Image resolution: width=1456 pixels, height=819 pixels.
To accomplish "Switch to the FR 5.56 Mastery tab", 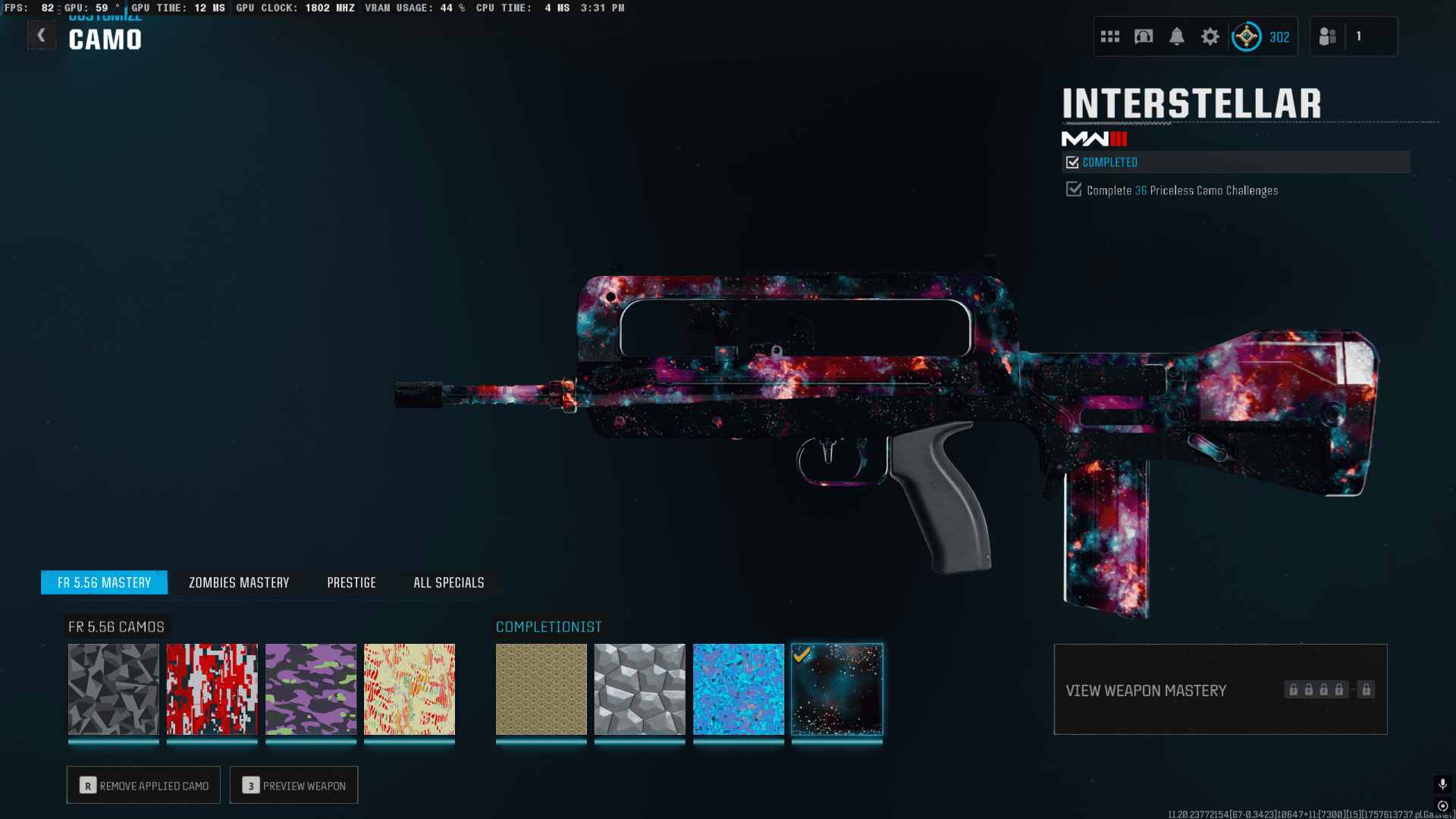I will point(104,582).
